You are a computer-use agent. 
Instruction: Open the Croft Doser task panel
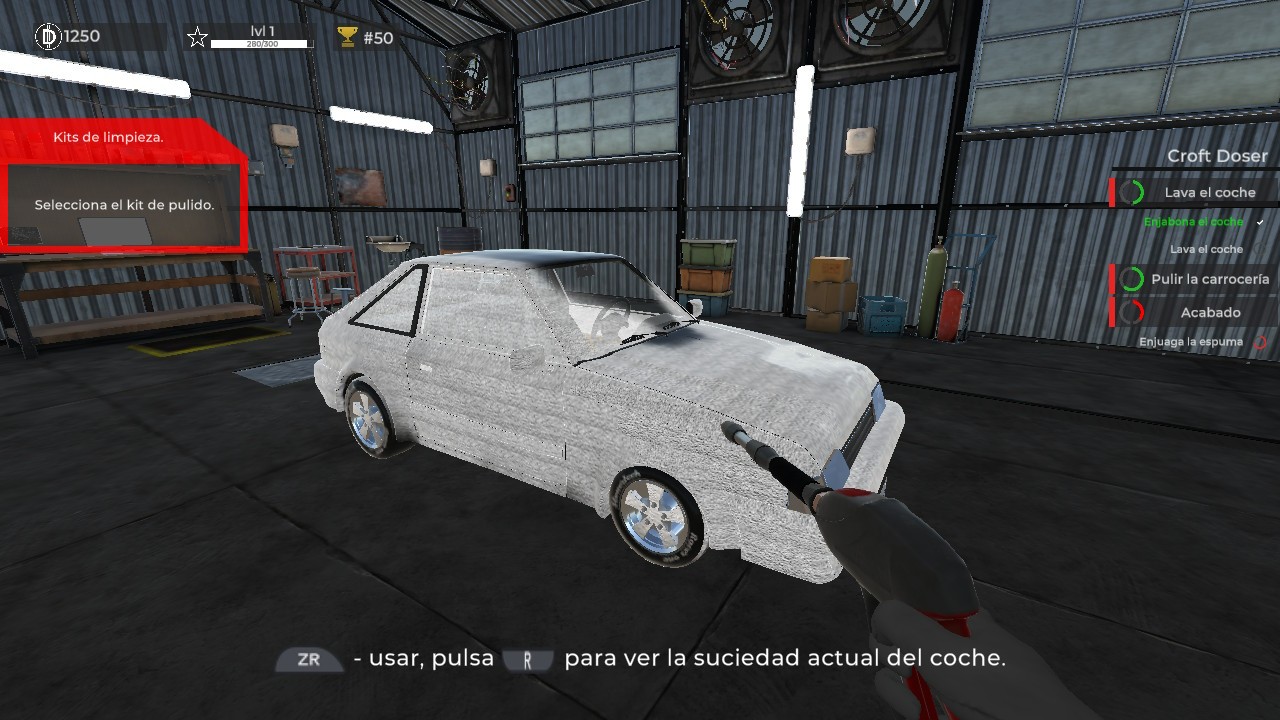(1216, 156)
